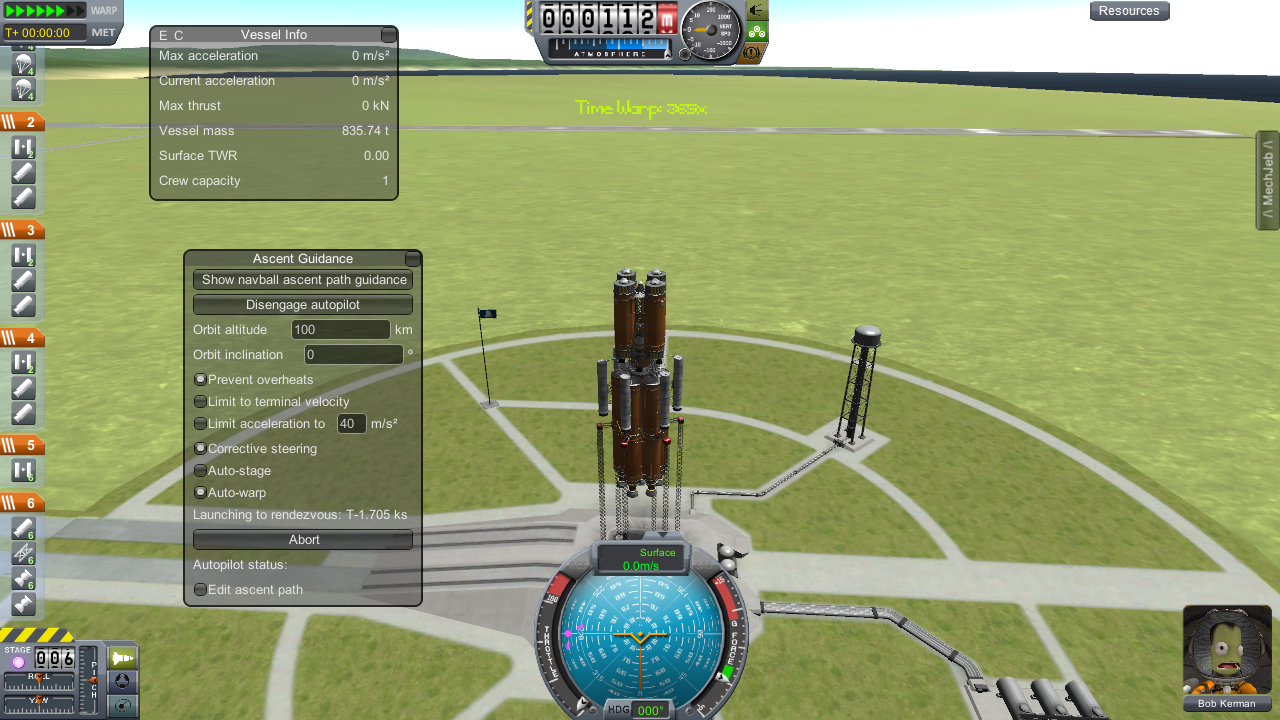Close the Vessel Info window

click(x=388, y=35)
